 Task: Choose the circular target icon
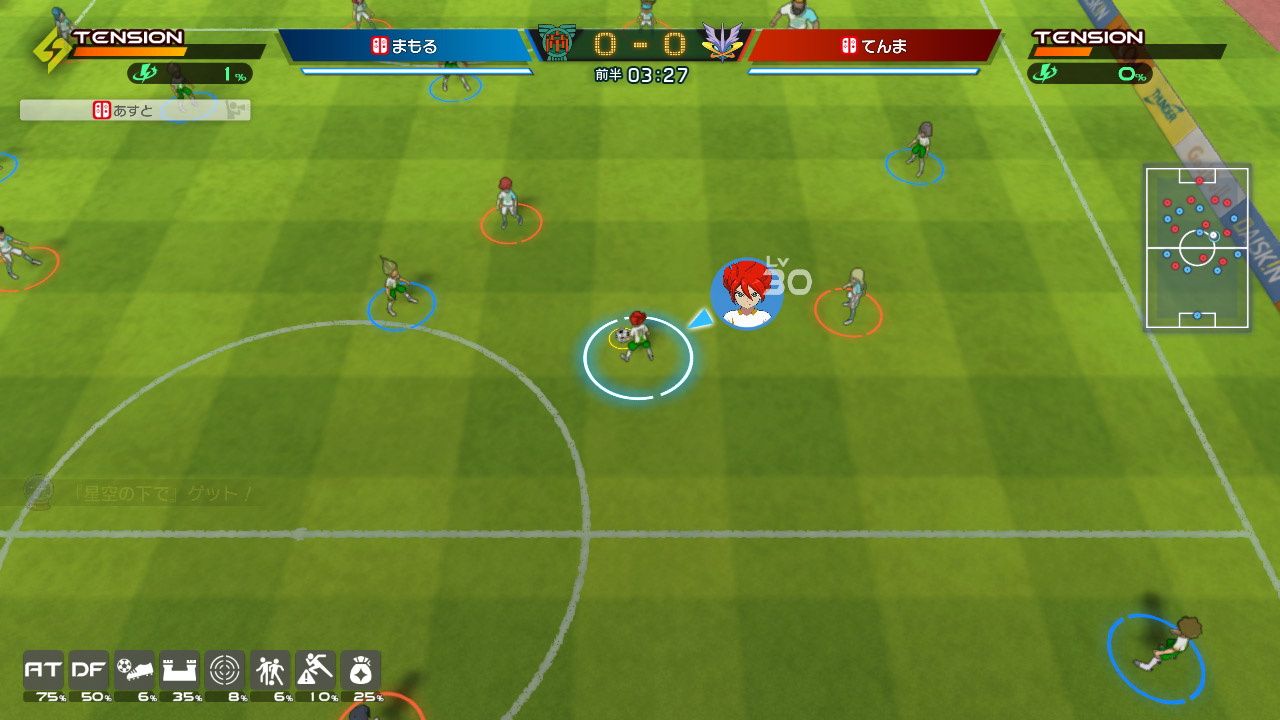(x=224, y=670)
